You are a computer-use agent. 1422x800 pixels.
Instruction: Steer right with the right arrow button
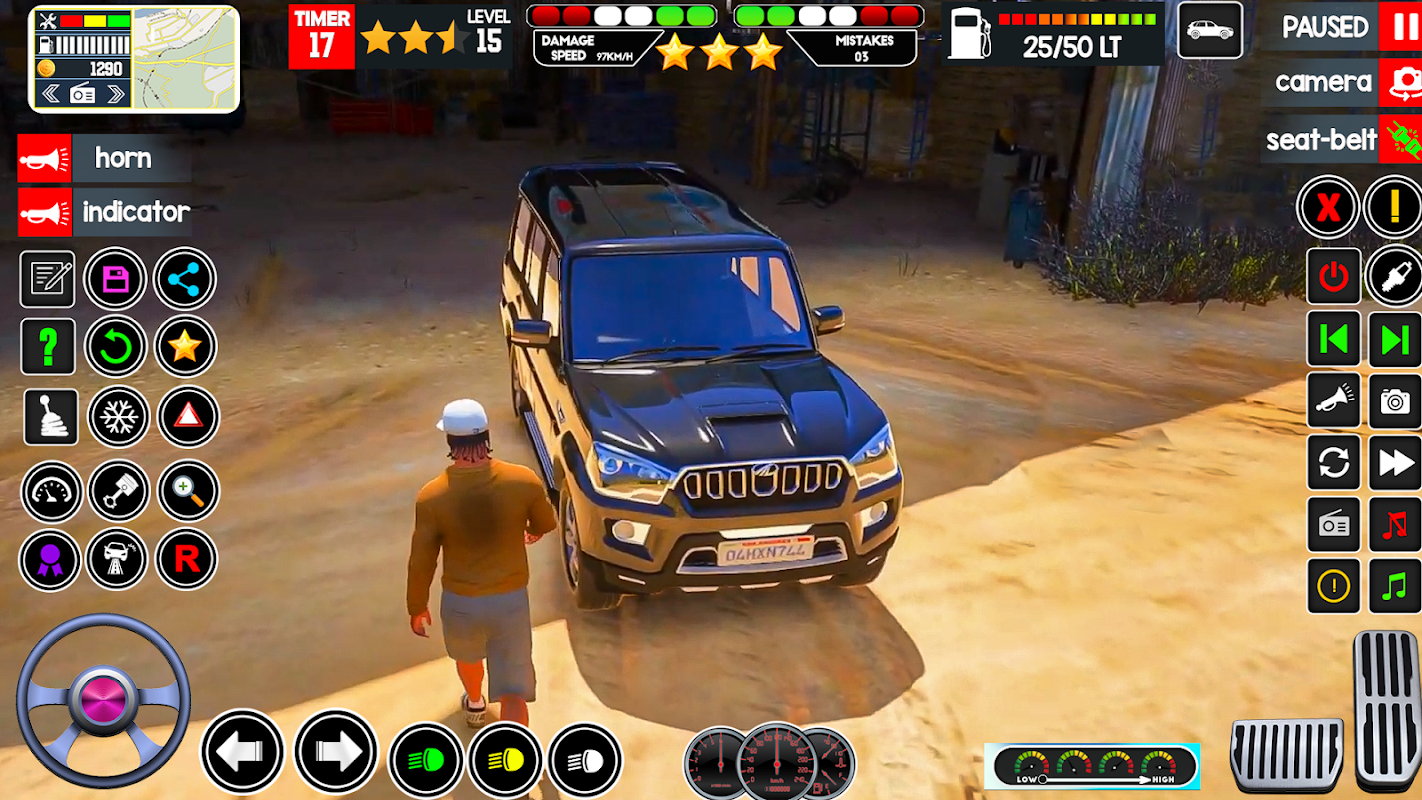[335, 752]
